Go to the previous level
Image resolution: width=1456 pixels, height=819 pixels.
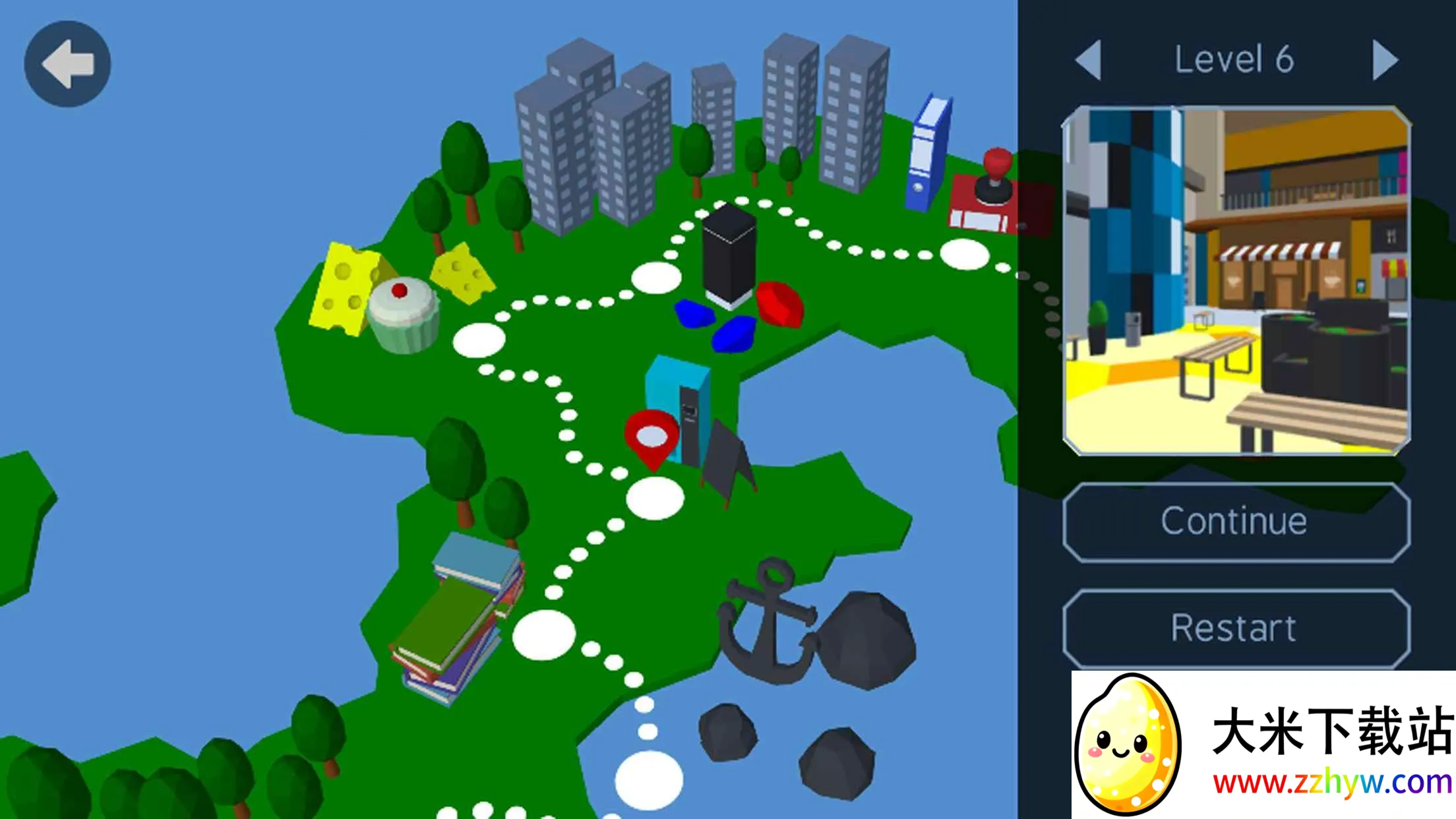1089,60
